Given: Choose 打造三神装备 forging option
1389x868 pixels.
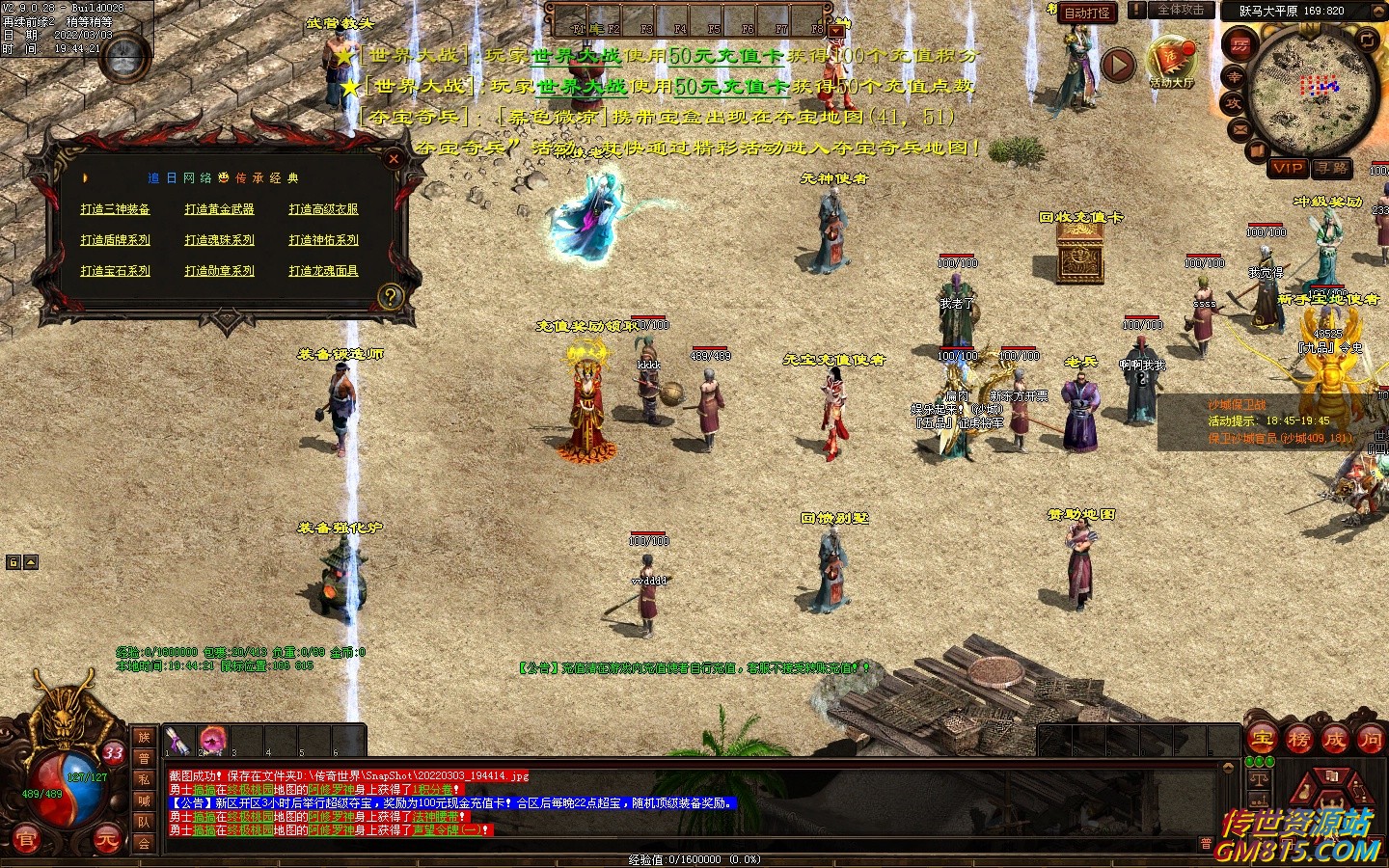Looking at the screenshot, I should coord(115,209).
